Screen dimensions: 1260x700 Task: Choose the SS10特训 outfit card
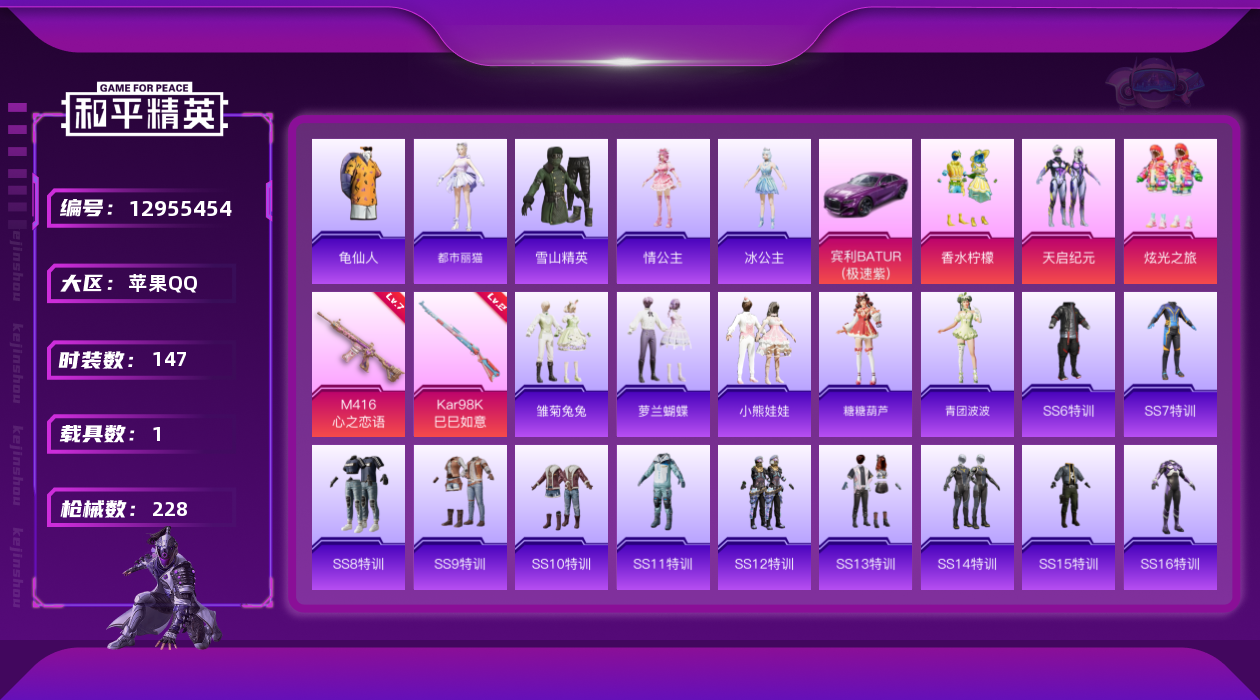[561, 517]
